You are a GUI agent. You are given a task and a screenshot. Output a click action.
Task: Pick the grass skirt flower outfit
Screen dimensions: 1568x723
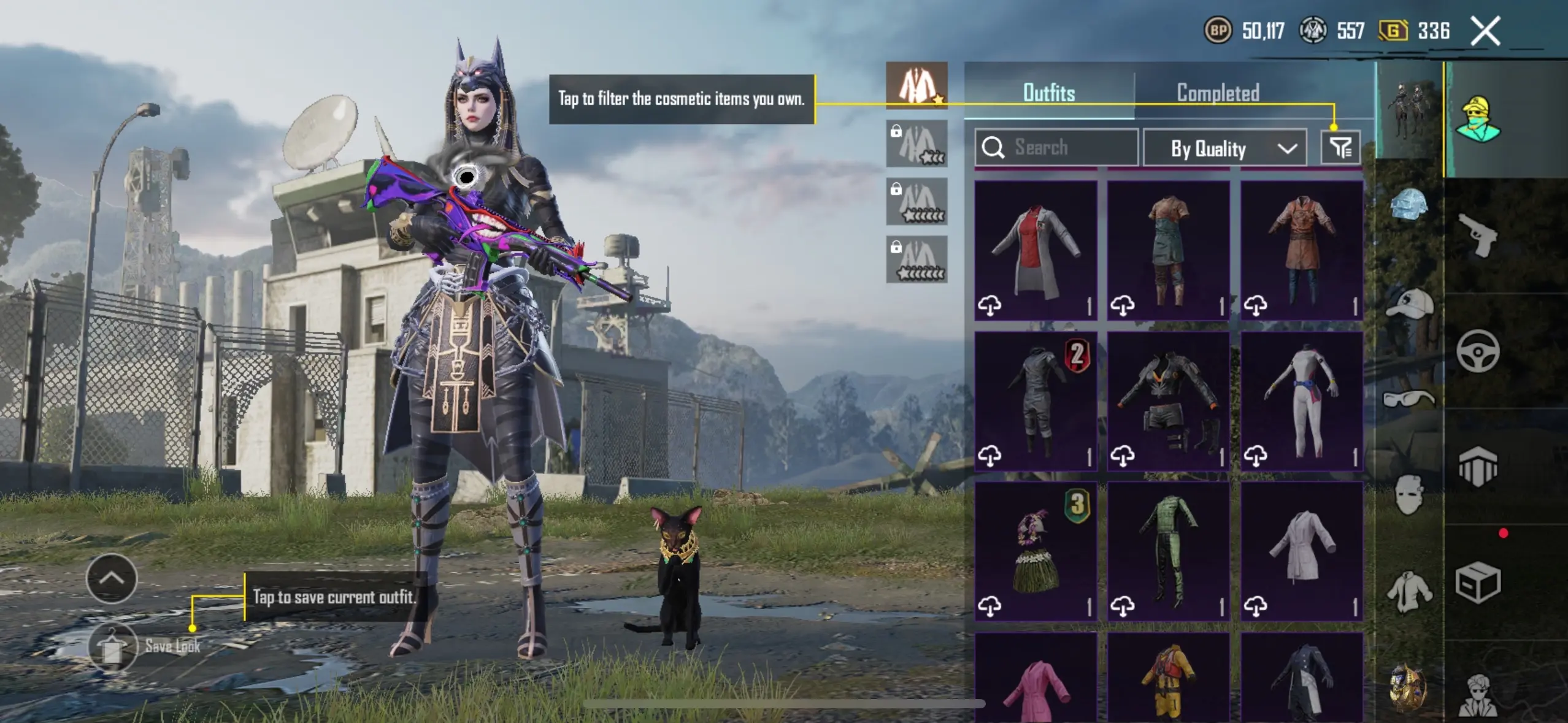coord(1036,551)
